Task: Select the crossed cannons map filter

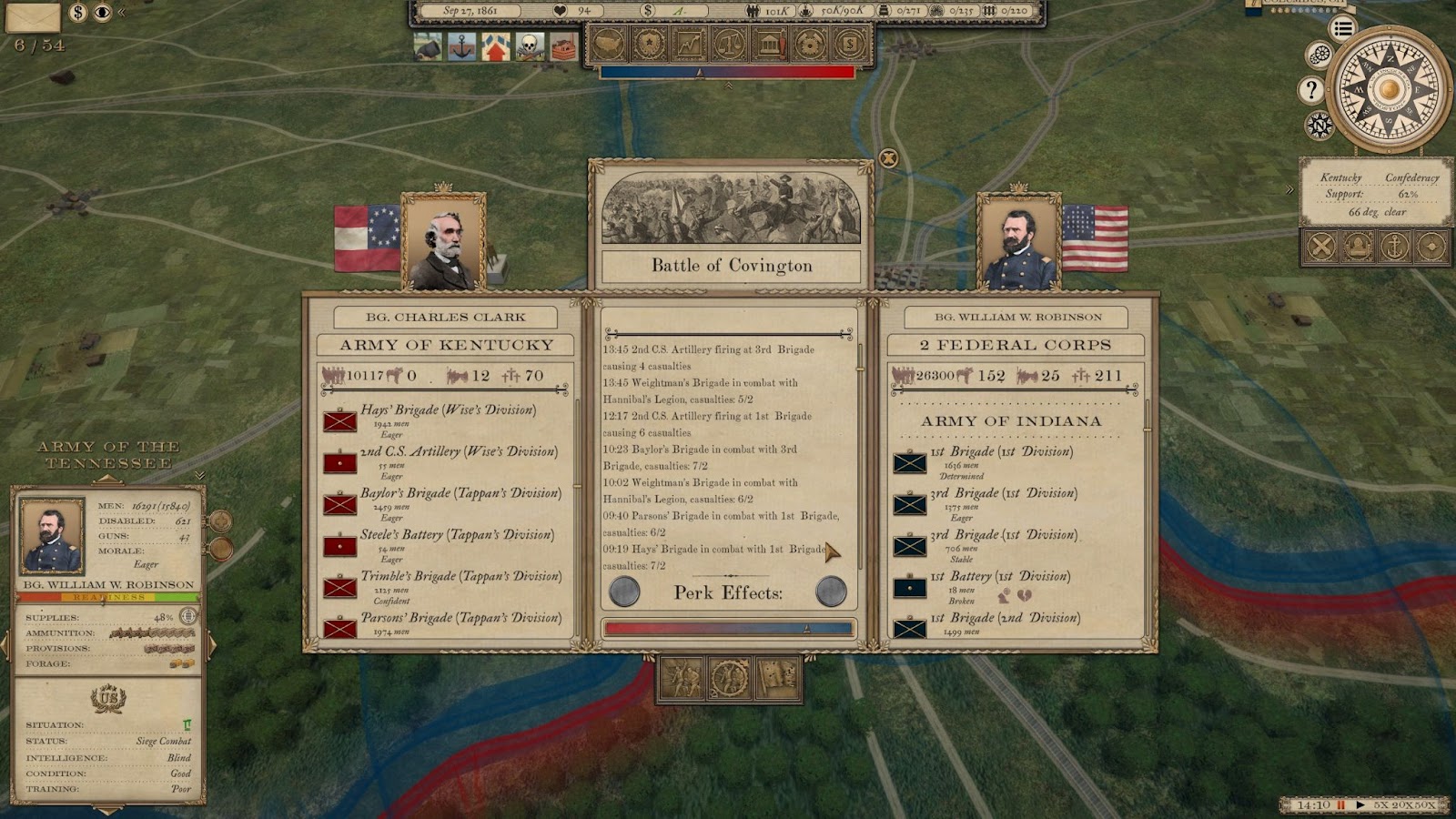Action: point(1321,247)
